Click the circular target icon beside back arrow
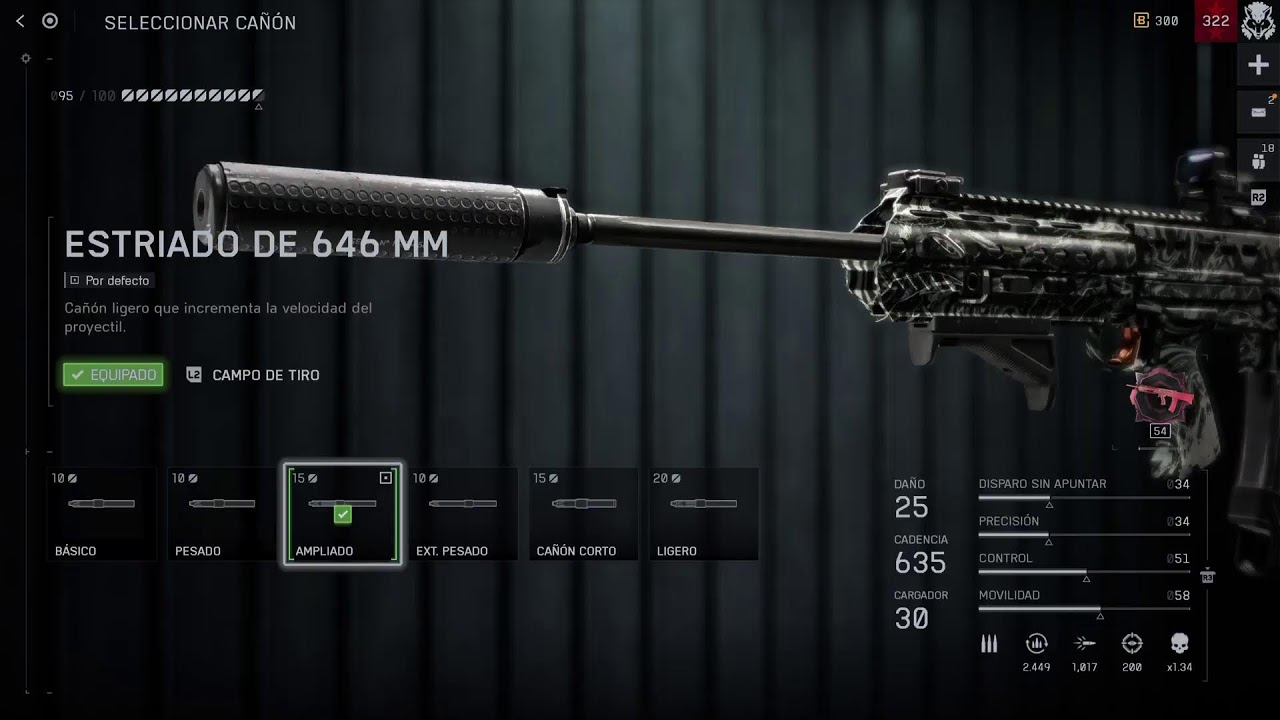Image resolution: width=1280 pixels, height=720 pixels. click(x=50, y=21)
